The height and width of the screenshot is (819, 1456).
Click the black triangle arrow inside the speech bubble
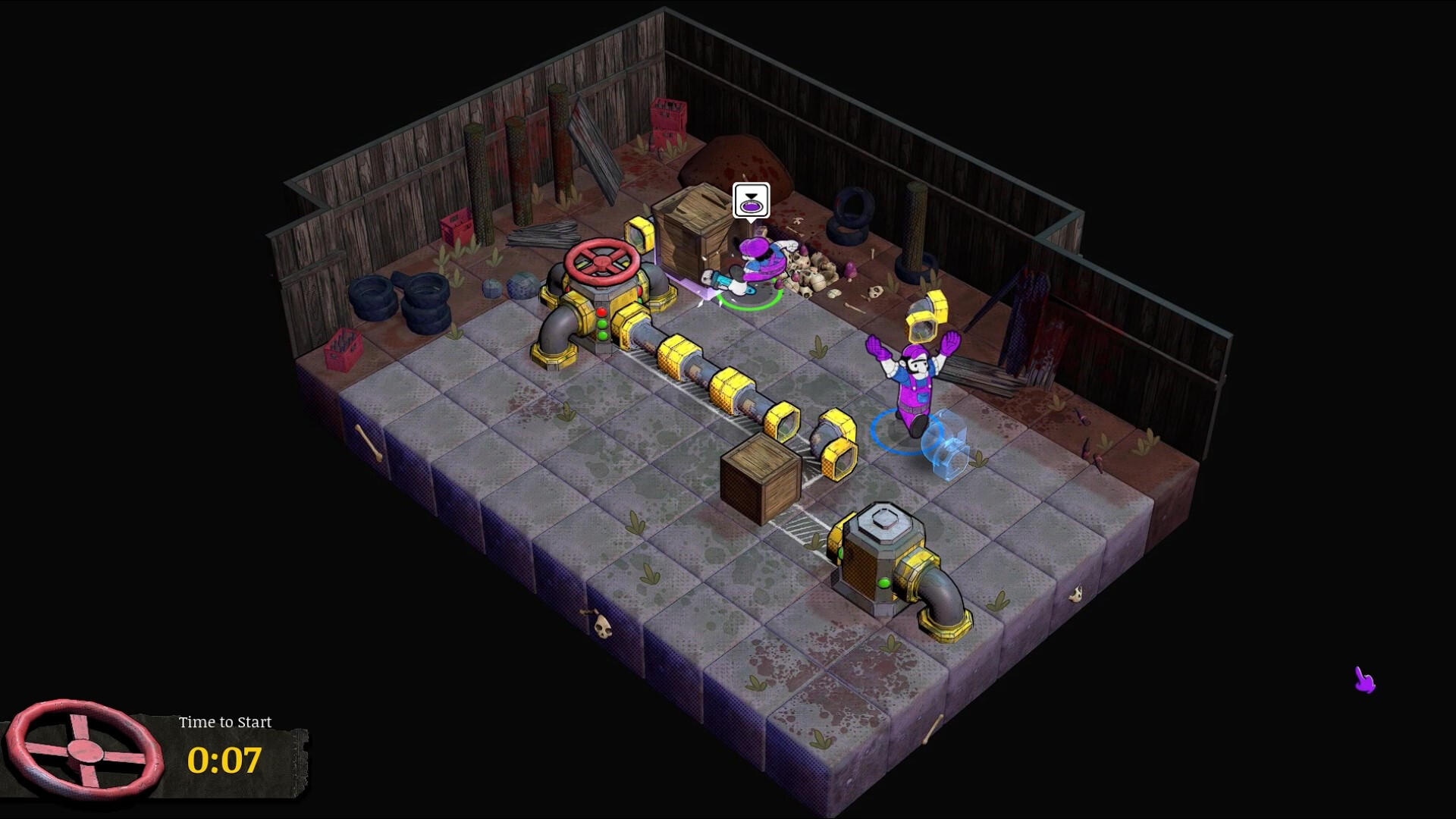[750, 196]
